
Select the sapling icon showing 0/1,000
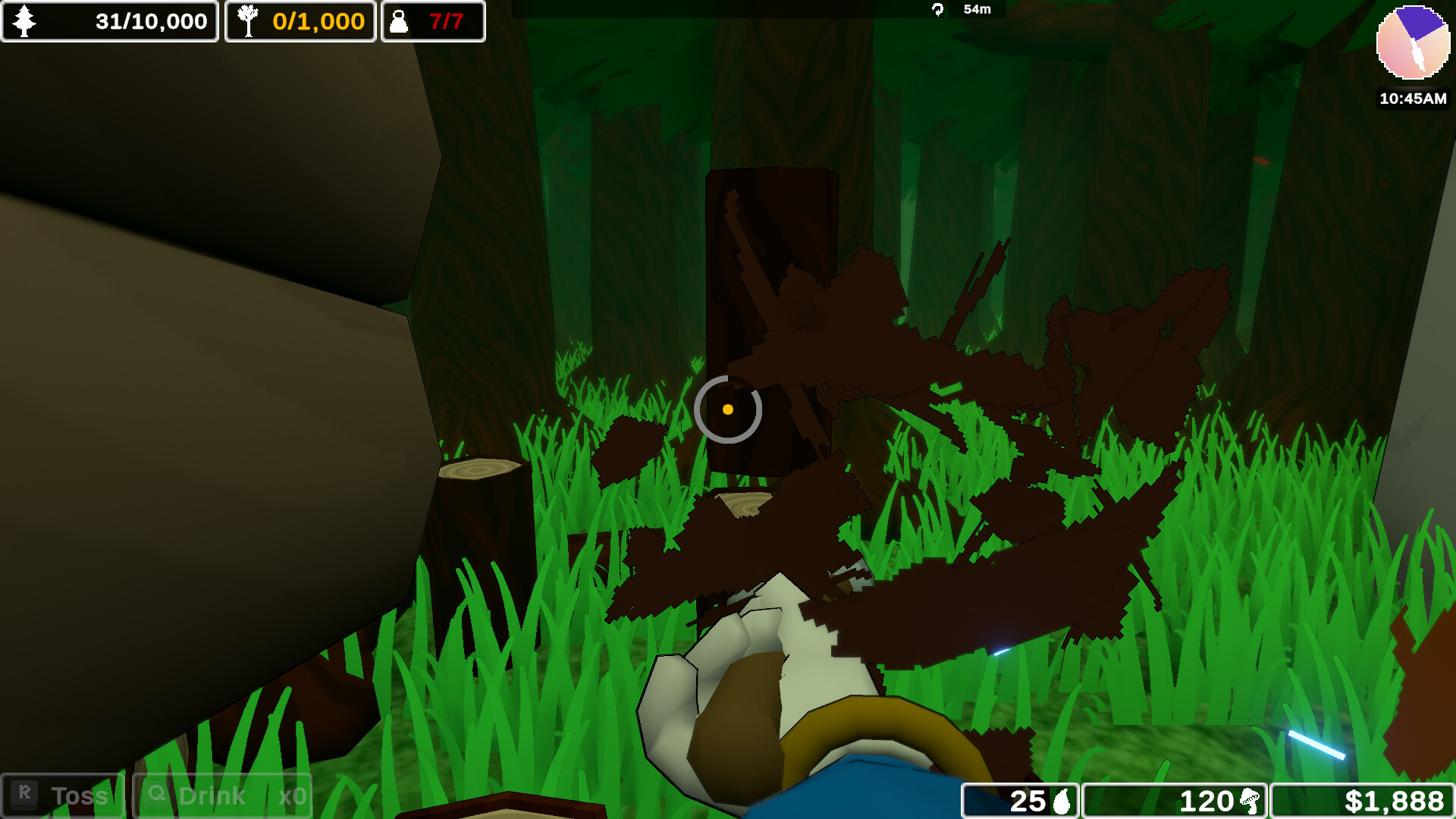[248, 21]
